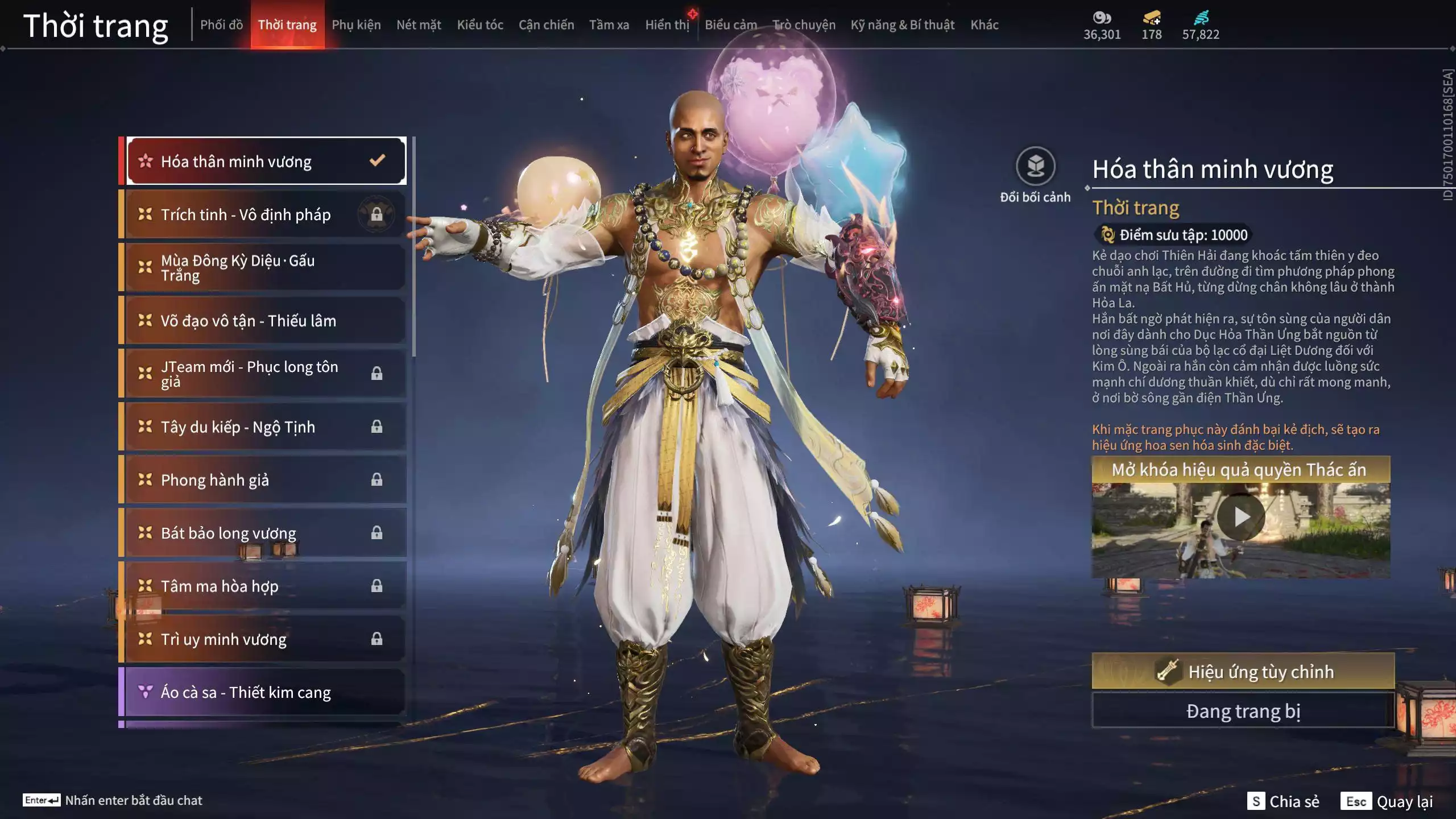Click the lock toggle on Tâm ma hòa hợp

click(377, 586)
